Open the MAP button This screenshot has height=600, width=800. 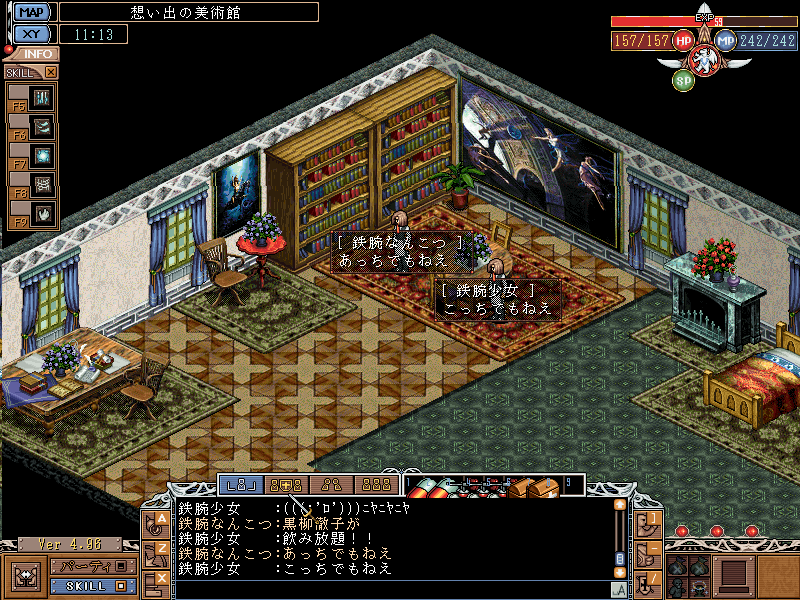point(32,12)
